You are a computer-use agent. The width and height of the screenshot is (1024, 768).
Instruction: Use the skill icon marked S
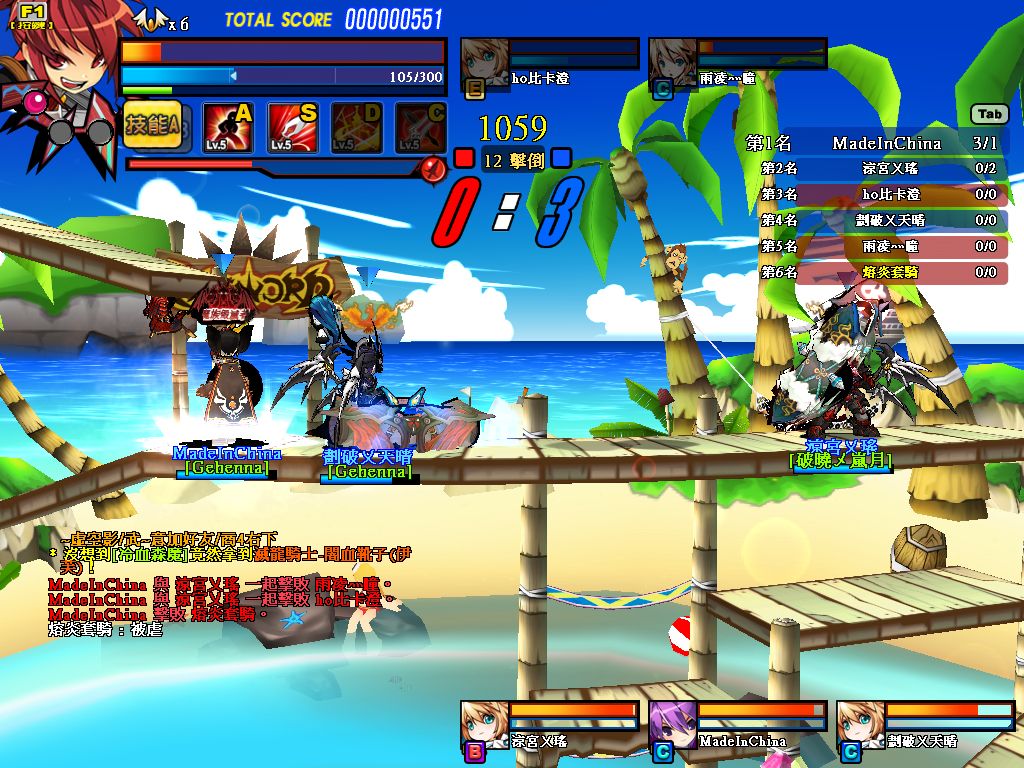click(x=293, y=127)
